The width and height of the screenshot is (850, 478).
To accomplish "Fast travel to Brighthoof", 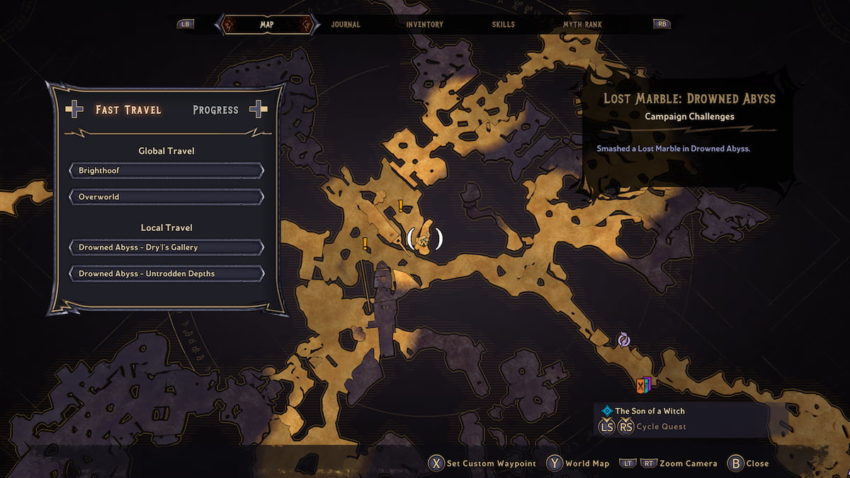I will click(x=166, y=171).
